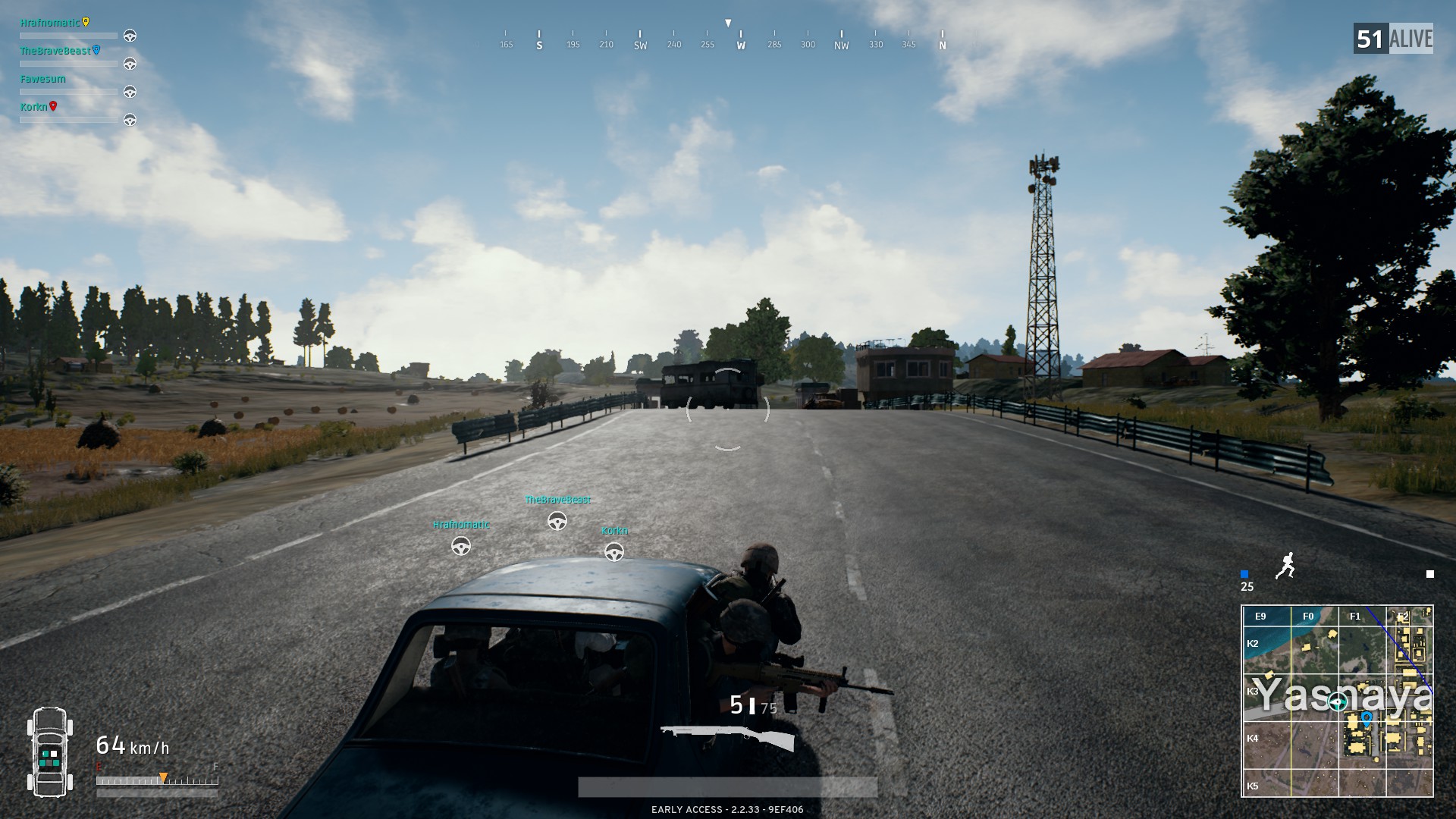Click Hrafnomatic's floating steering wheel marker

click(x=461, y=546)
